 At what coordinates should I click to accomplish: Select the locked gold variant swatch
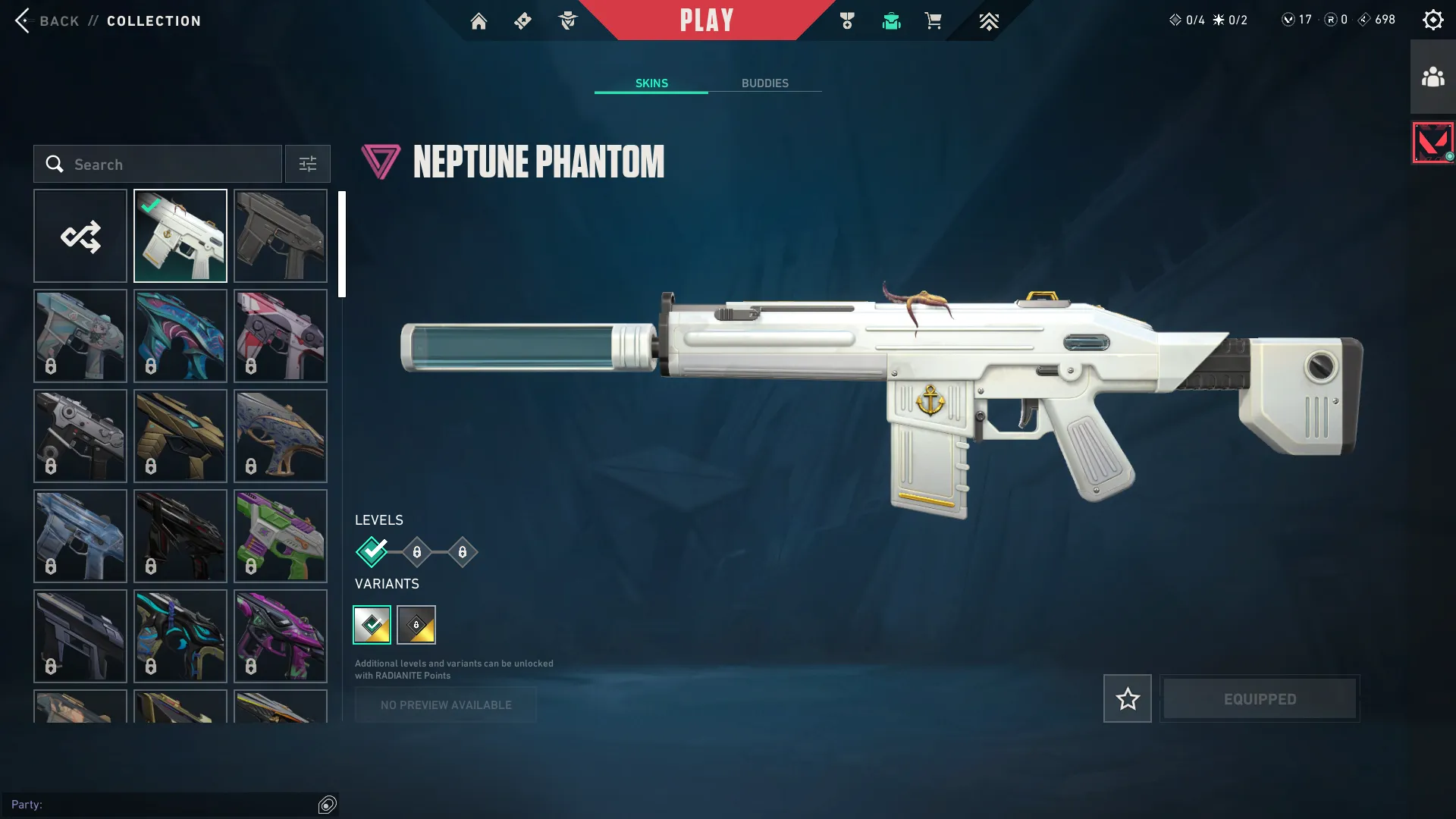418,625
